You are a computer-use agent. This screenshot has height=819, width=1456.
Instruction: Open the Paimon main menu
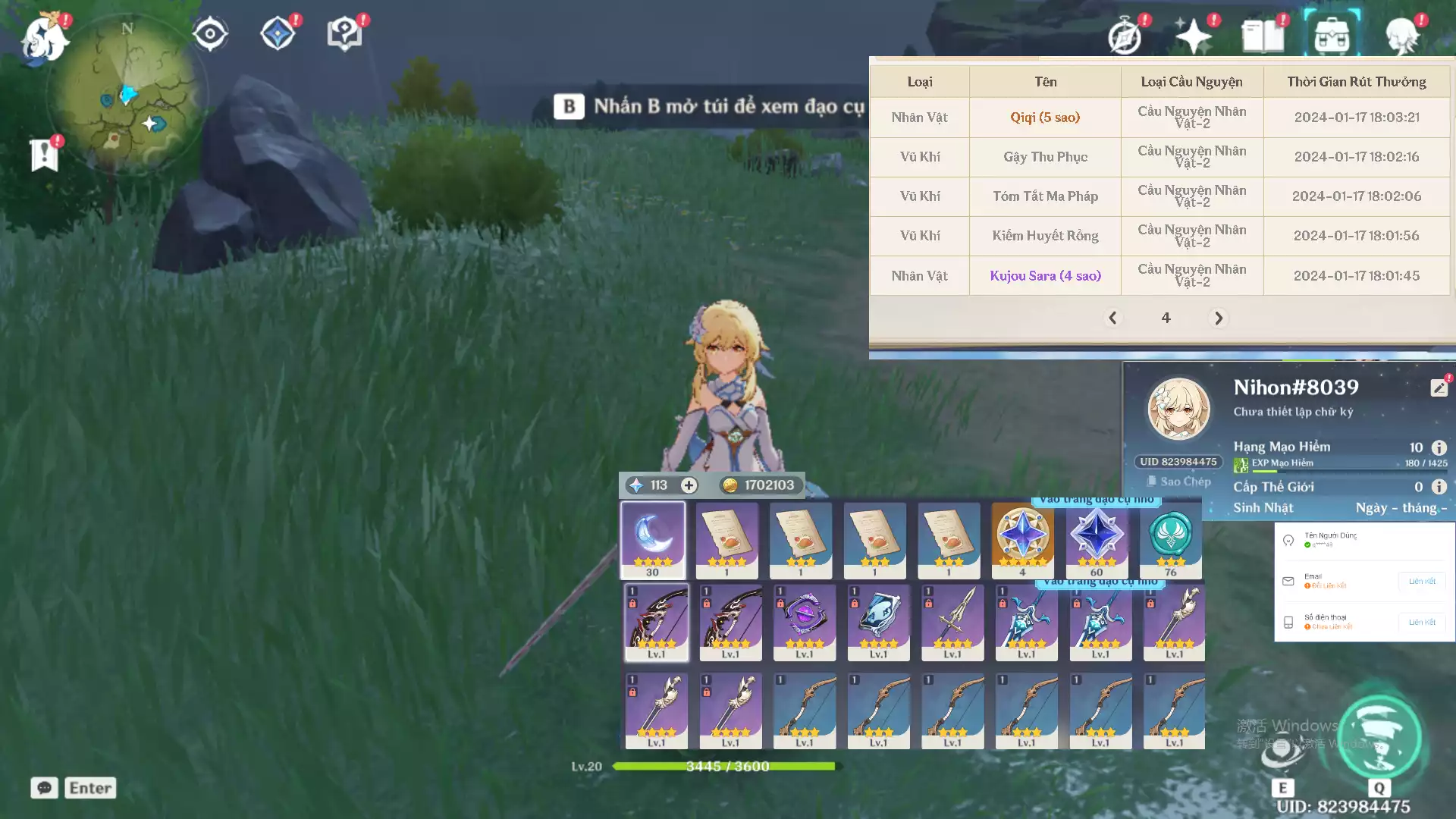pyautogui.click(x=44, y=38)
